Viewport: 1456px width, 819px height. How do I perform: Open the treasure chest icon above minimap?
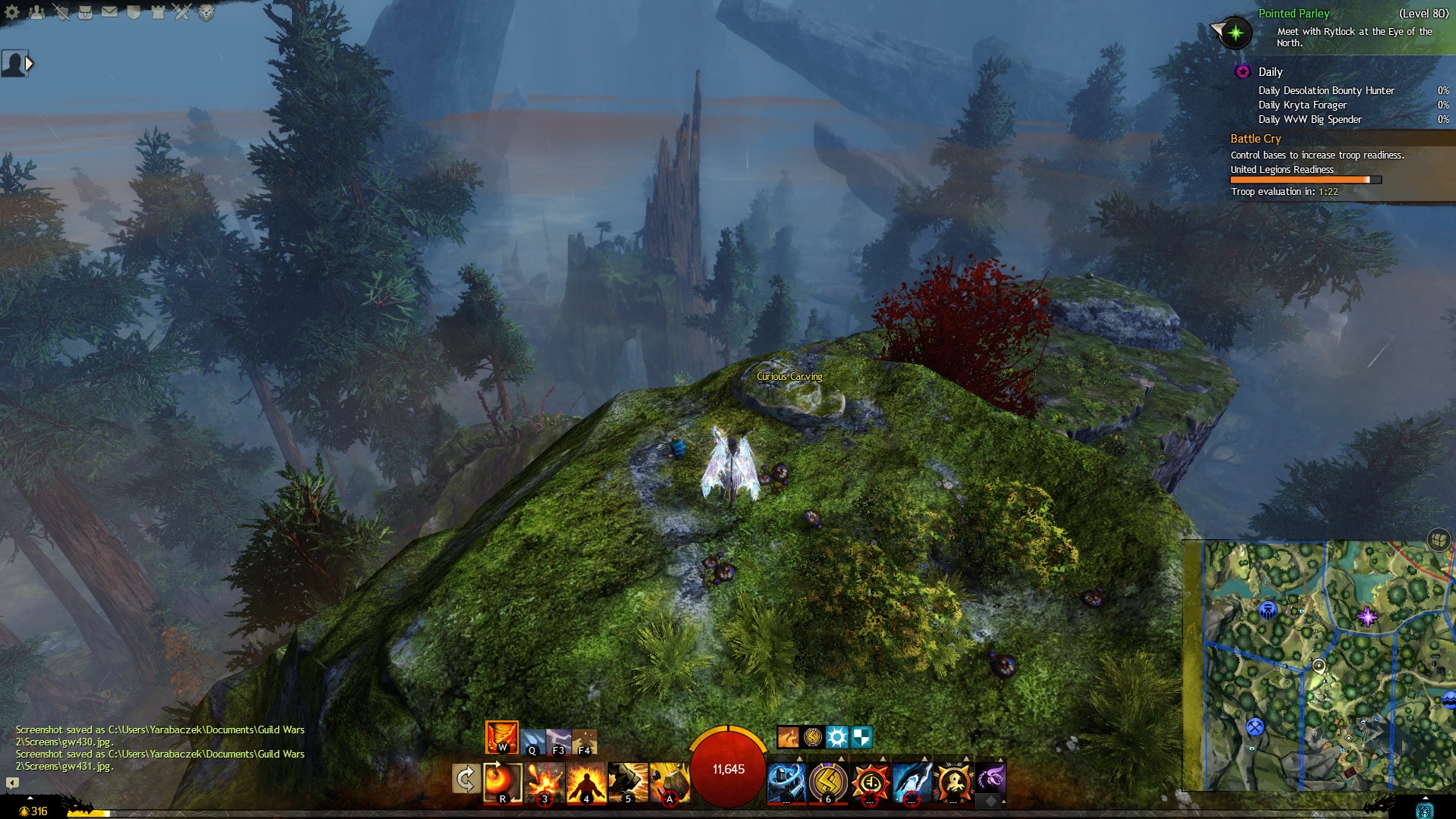(1439, 539)
